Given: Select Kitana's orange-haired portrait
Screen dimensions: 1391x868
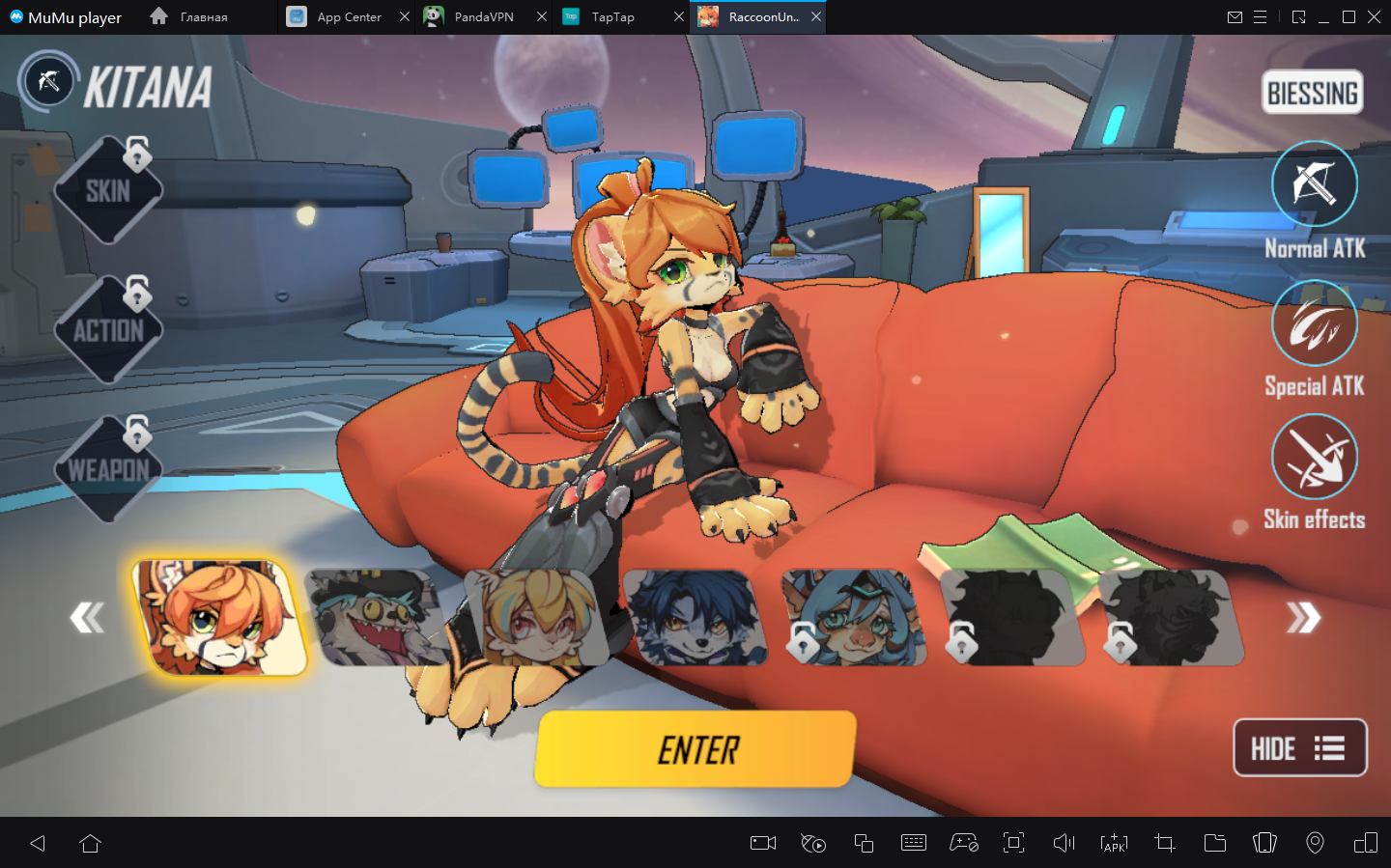Looking at the screenshot, I should 219,618.
